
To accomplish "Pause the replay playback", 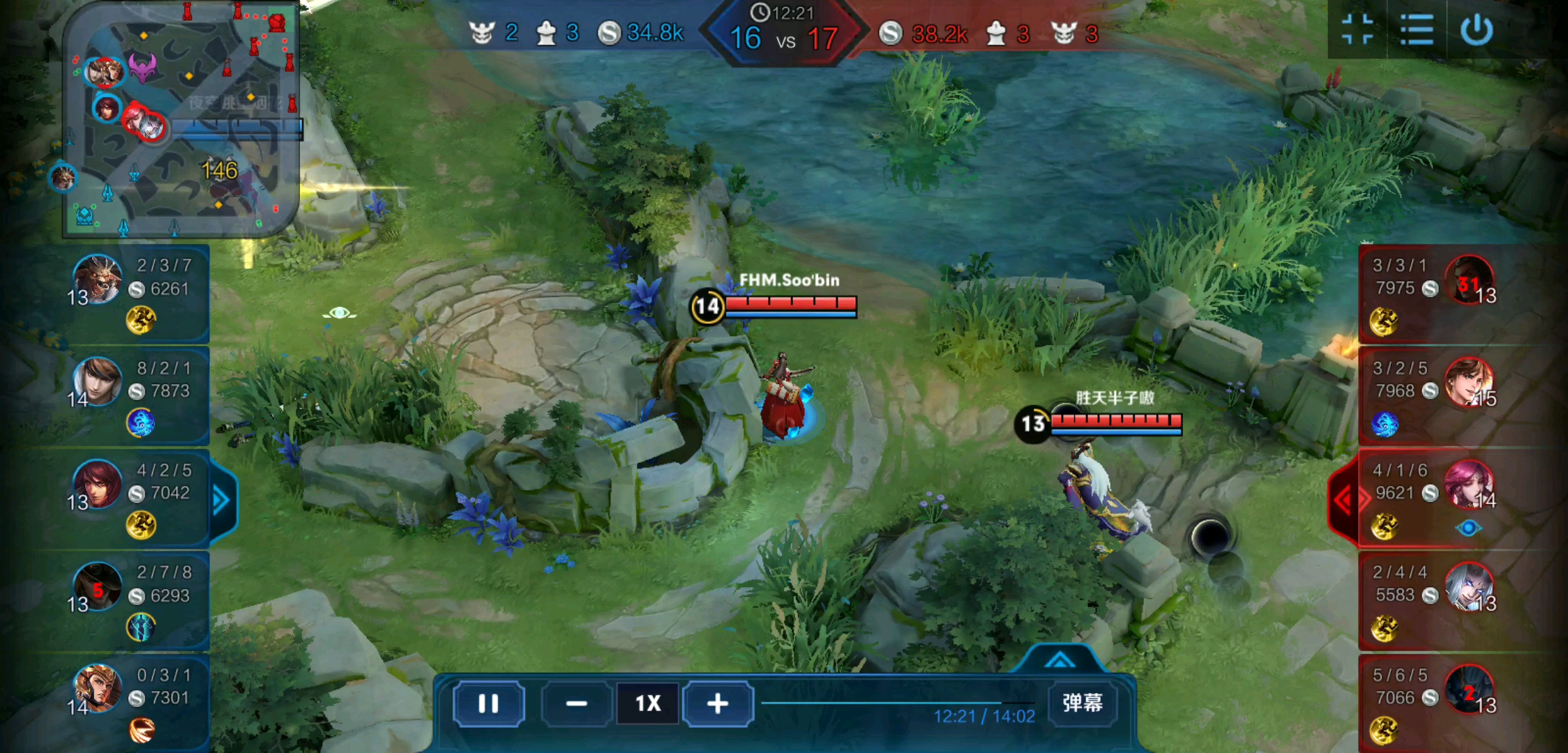I will (488, 703).
